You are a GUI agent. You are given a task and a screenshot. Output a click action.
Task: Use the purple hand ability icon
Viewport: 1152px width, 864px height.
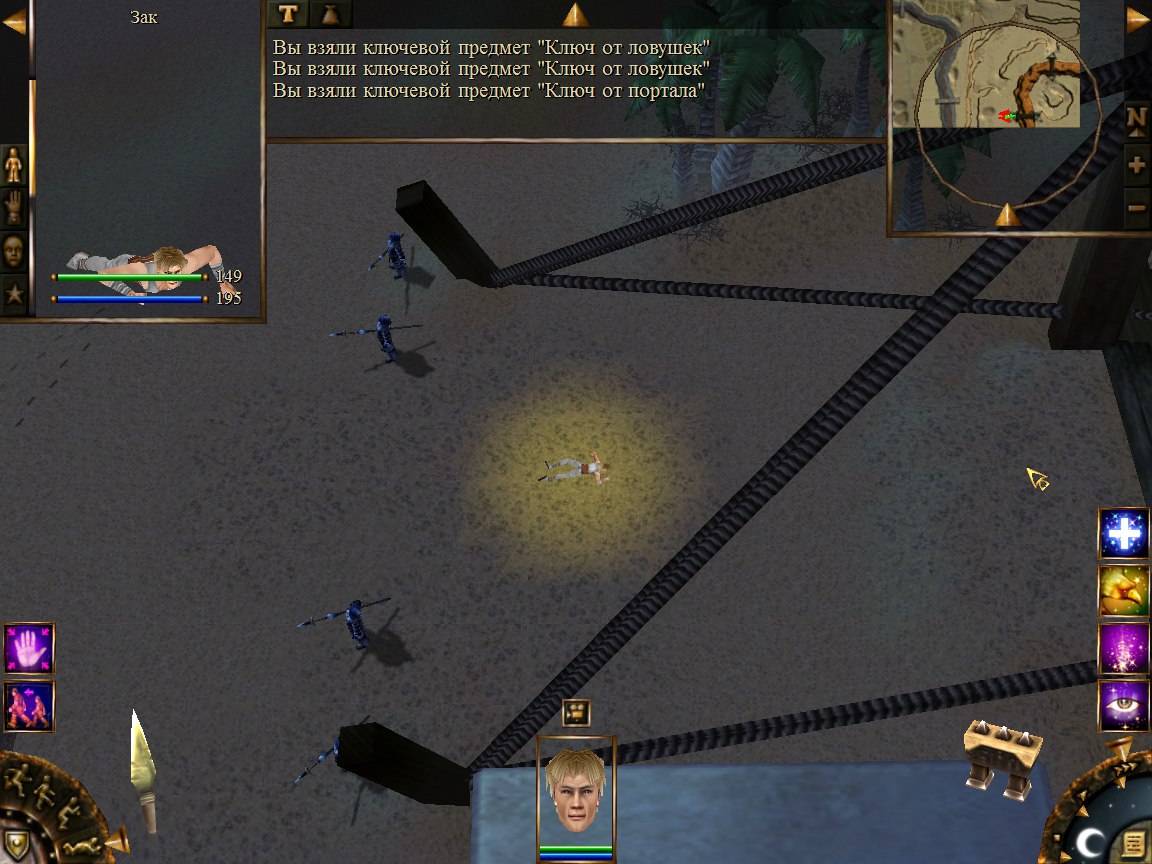(x=29, y=648)
